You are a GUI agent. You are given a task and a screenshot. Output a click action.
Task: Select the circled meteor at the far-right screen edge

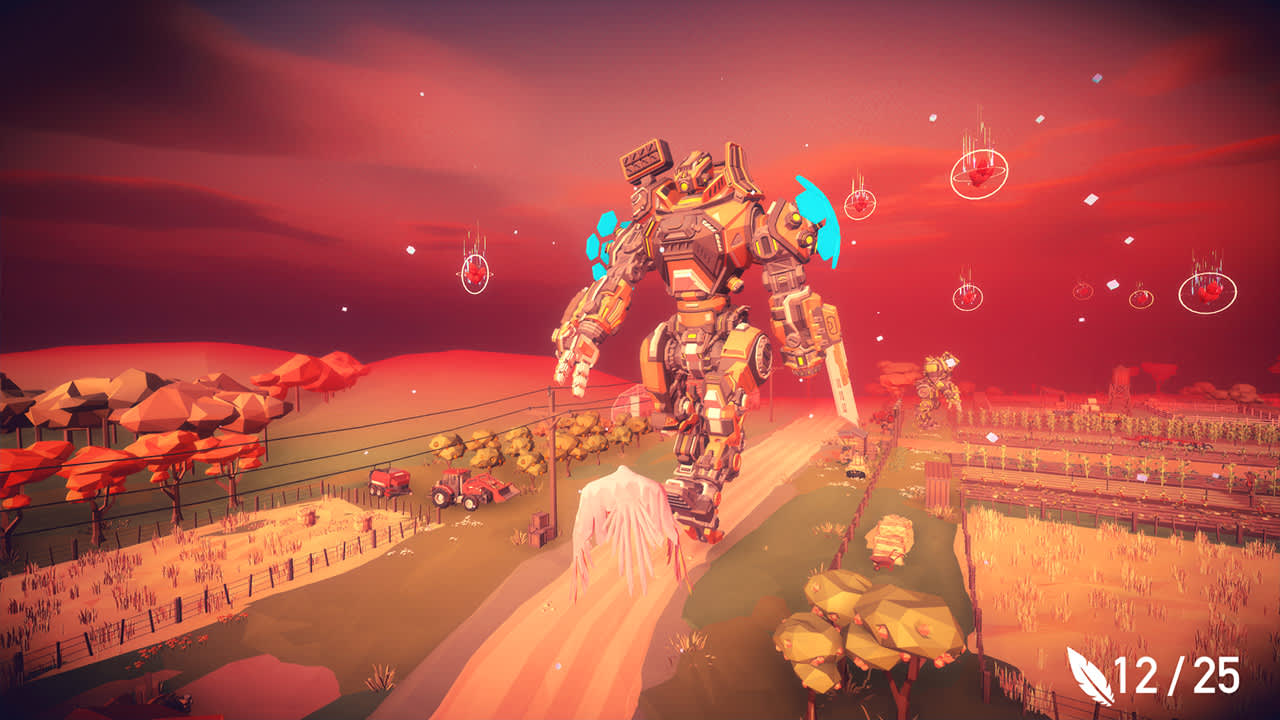point(1208,292)
